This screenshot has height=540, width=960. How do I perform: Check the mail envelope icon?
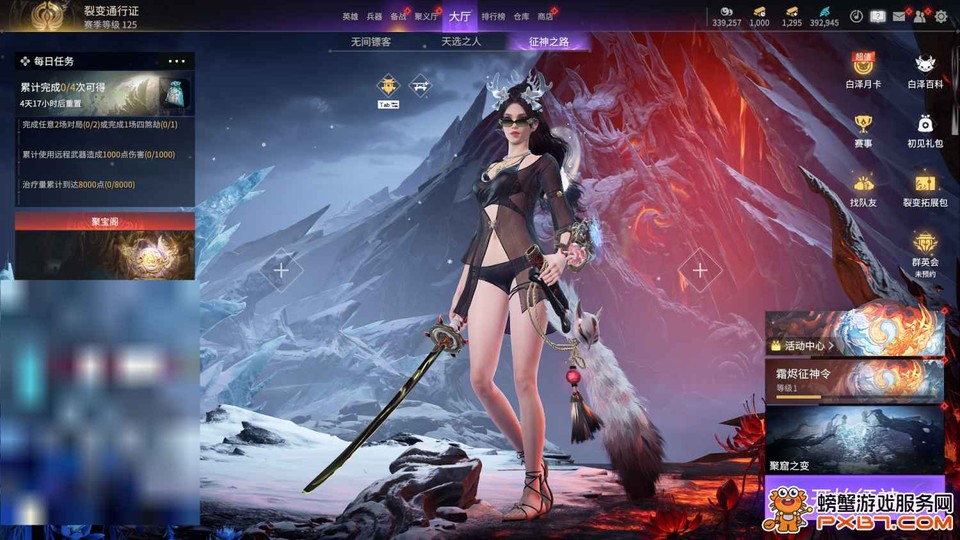(x=899, y=16)
